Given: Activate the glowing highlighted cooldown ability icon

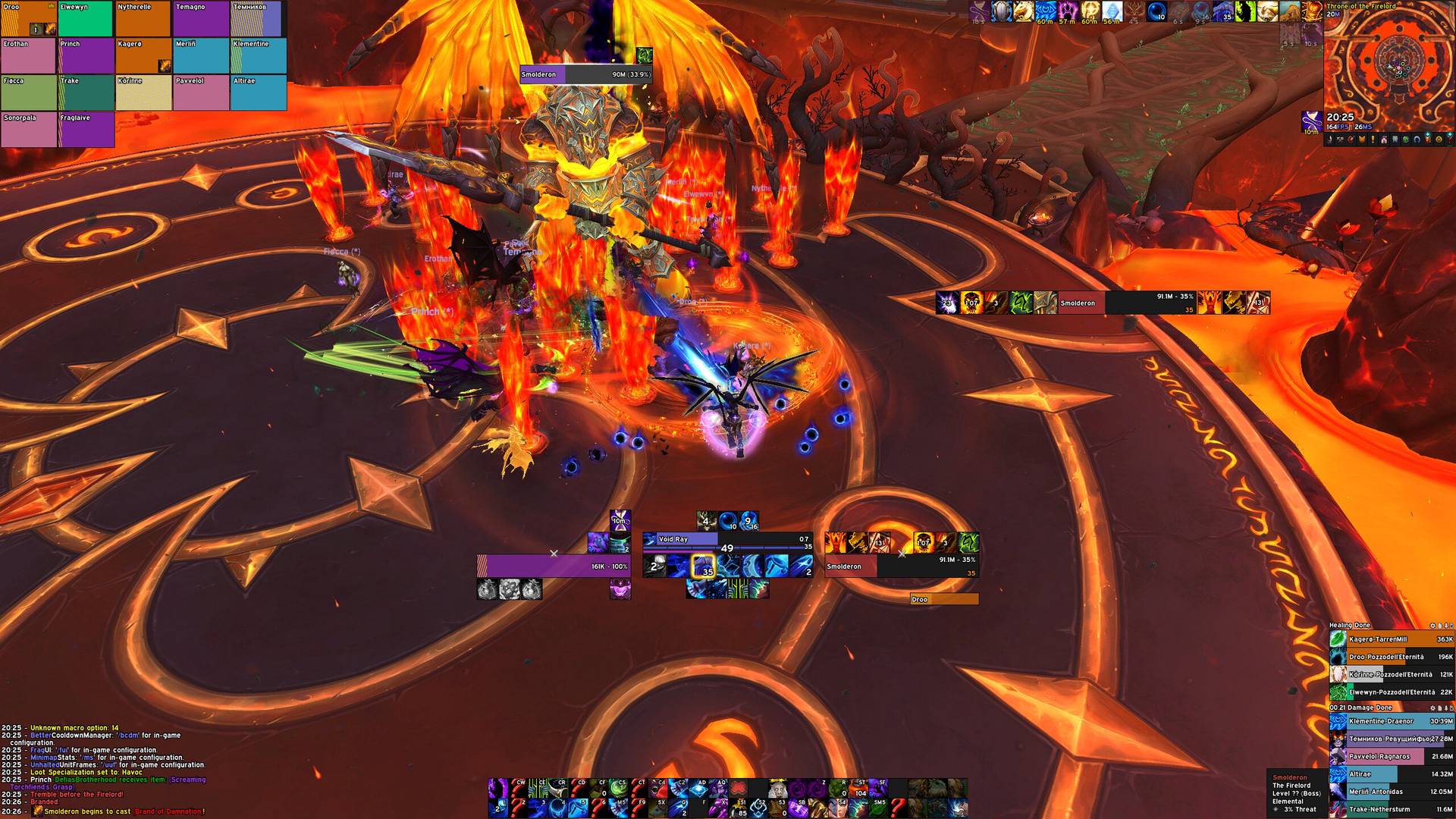Looking at the screenshot, I should pos(703,566).
